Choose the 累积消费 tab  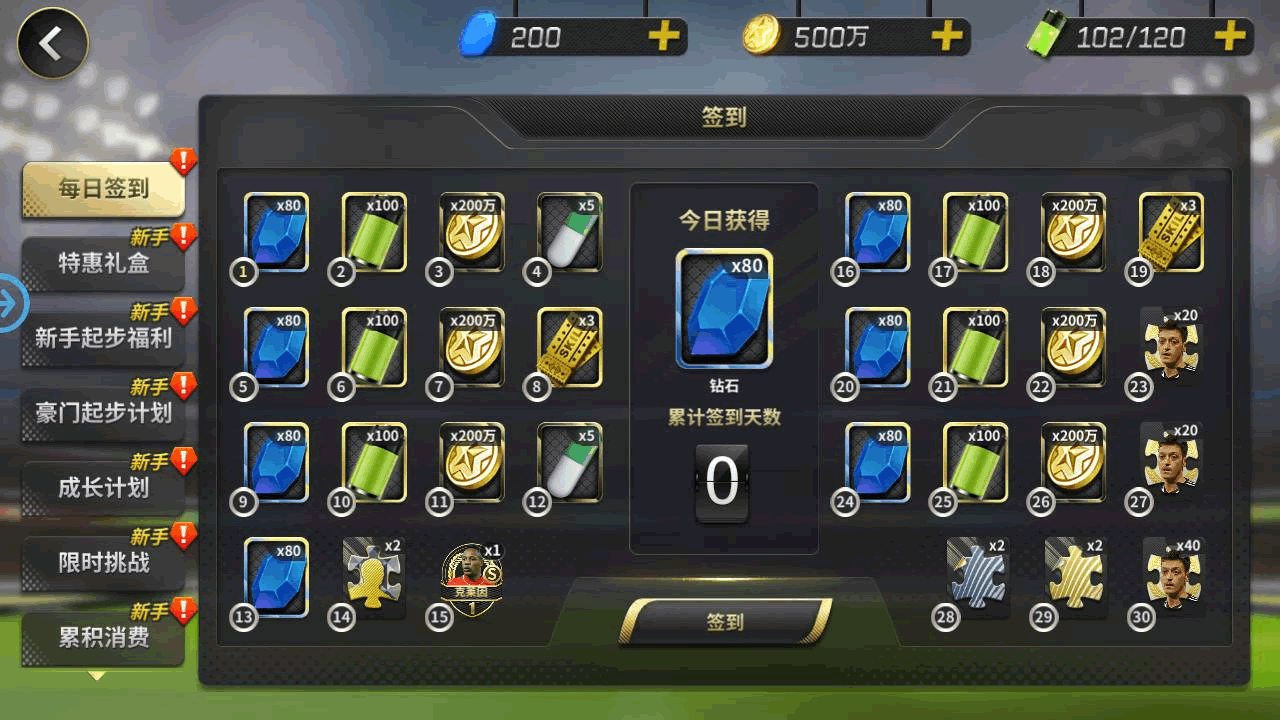(104, 637)
